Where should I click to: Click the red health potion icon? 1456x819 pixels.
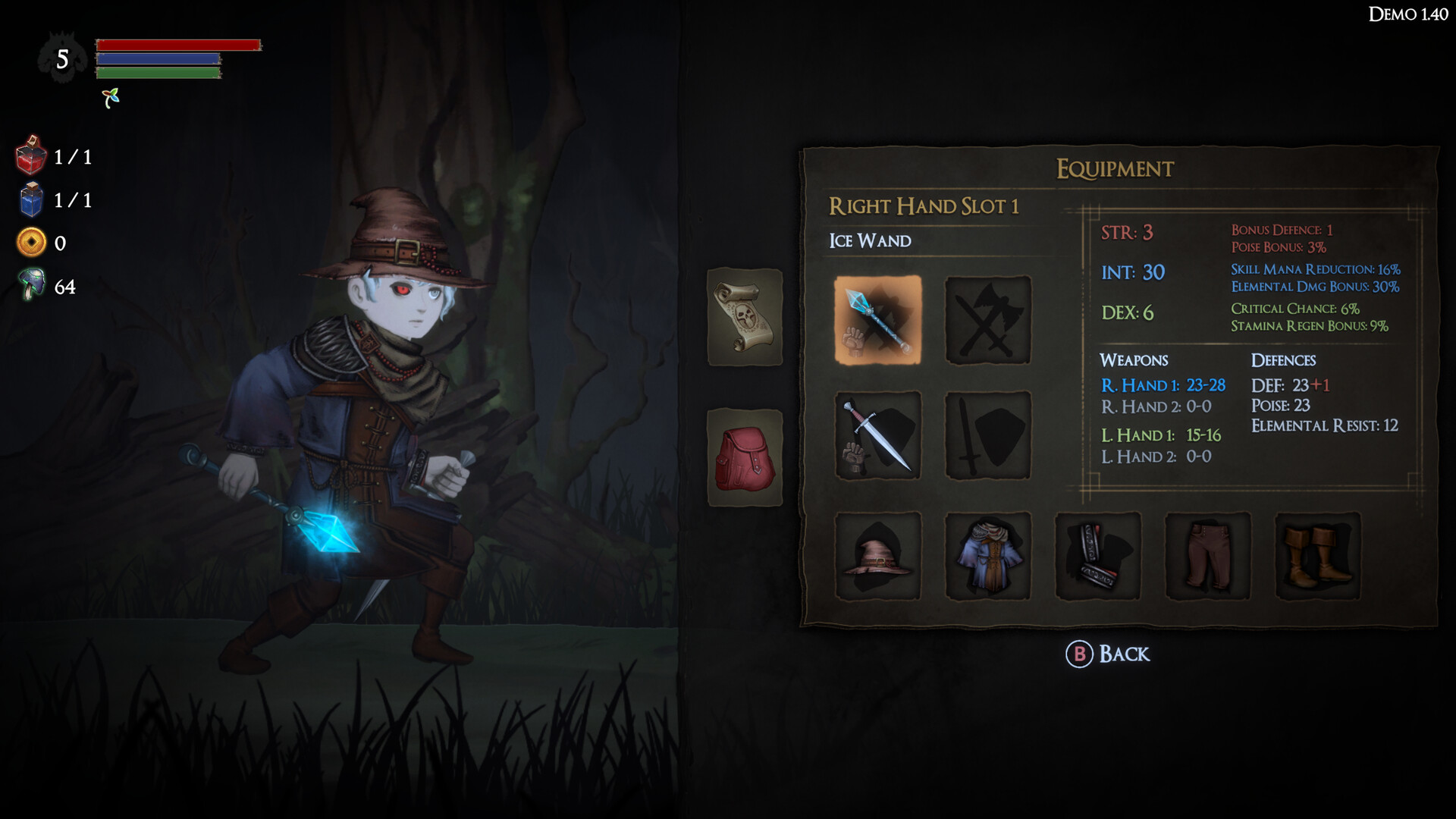(31, 158)
